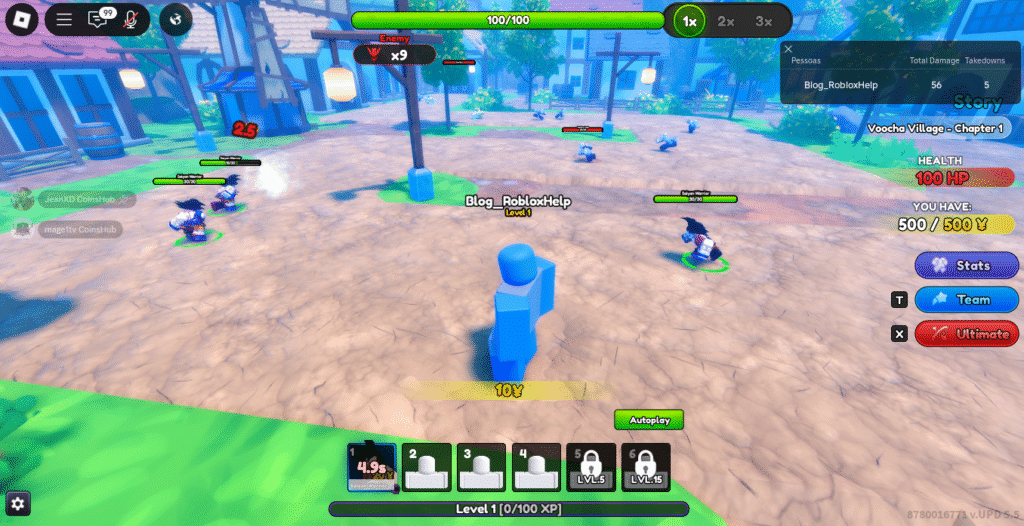Open the chat with 99 notifications
1024x526 pixels.
pos(98,19)
